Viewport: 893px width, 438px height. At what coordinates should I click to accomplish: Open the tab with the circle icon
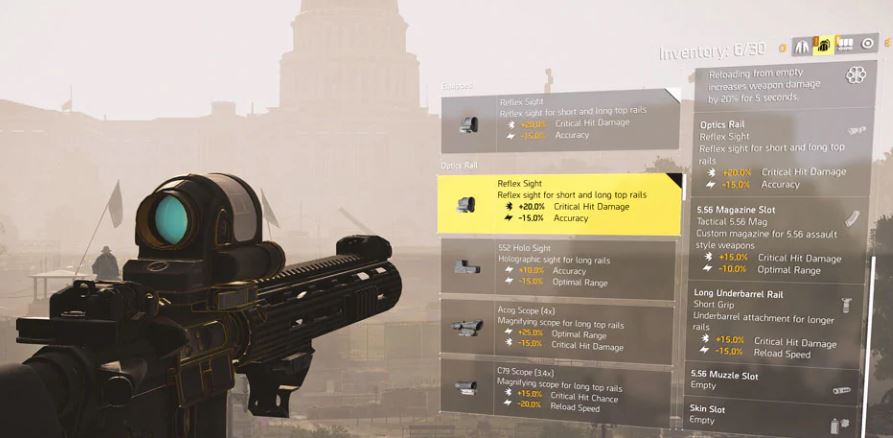pyautogui.click(x=867, y=44)
